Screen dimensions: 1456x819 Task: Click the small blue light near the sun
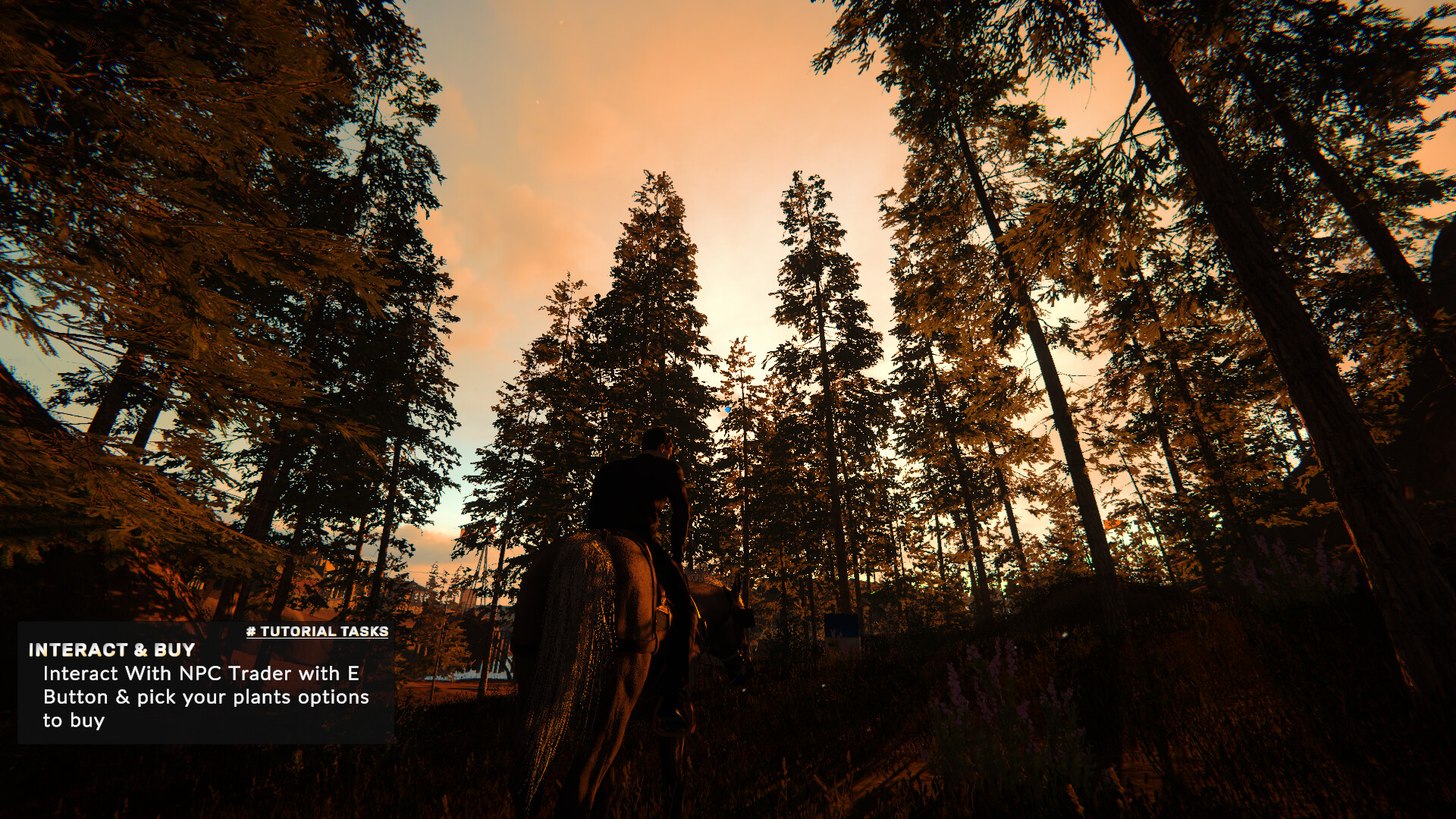coord(727,409)
